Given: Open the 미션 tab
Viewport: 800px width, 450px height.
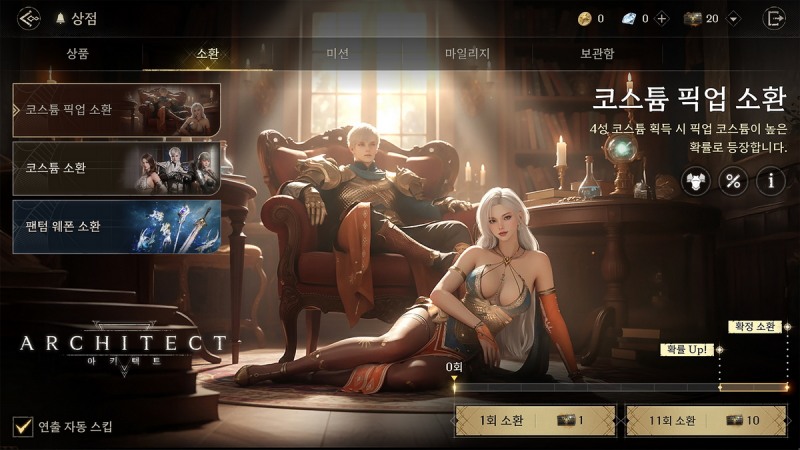Looking at the screenshot, I should pyautogui.click(x=338, y=54).
